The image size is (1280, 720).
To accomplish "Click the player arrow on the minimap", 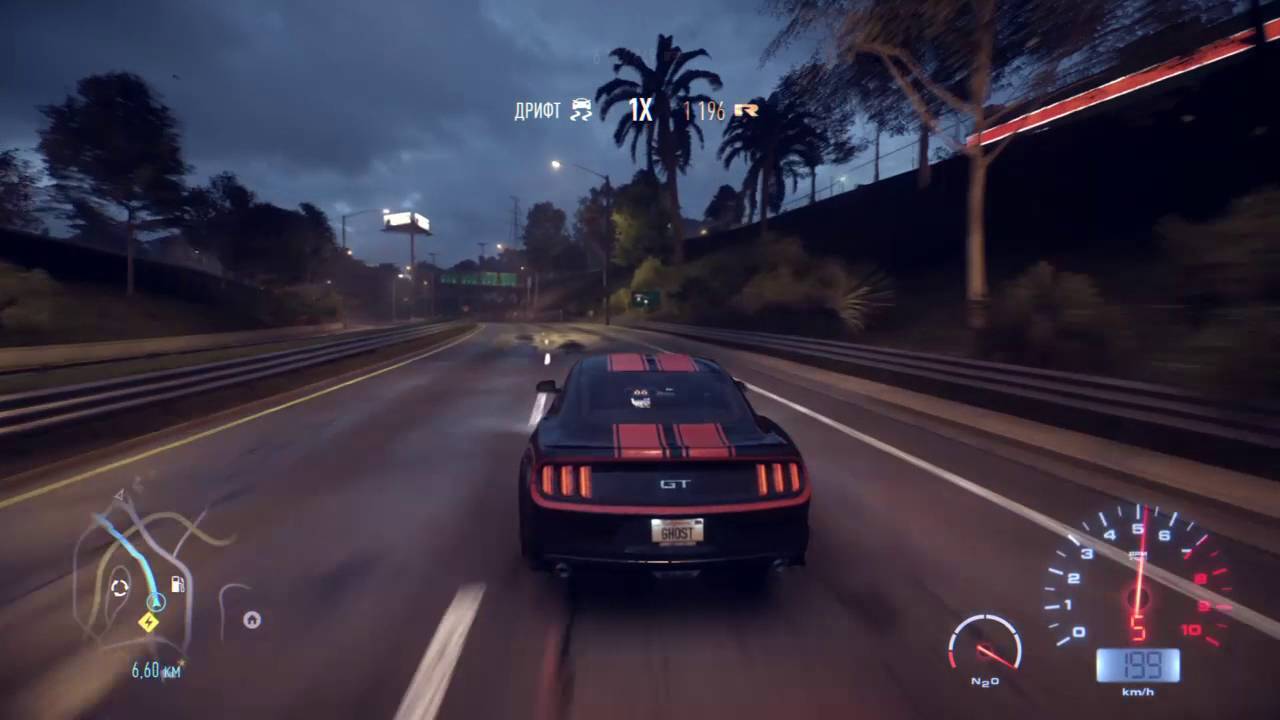I will [155, 602].
